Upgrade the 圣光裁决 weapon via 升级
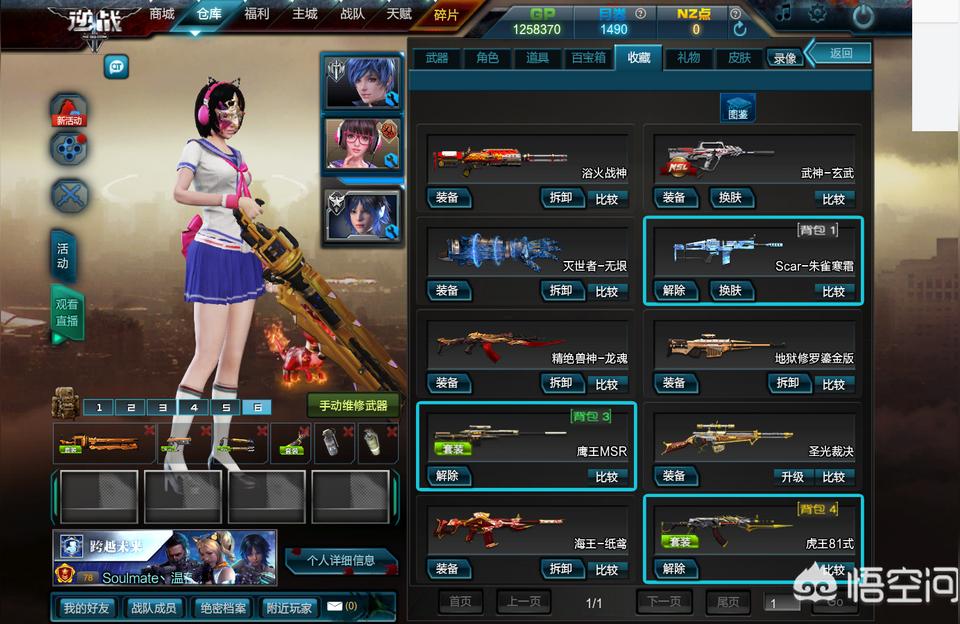Viewport: 960px width, 624px height. pyautogui.click(x=793, y=477)
